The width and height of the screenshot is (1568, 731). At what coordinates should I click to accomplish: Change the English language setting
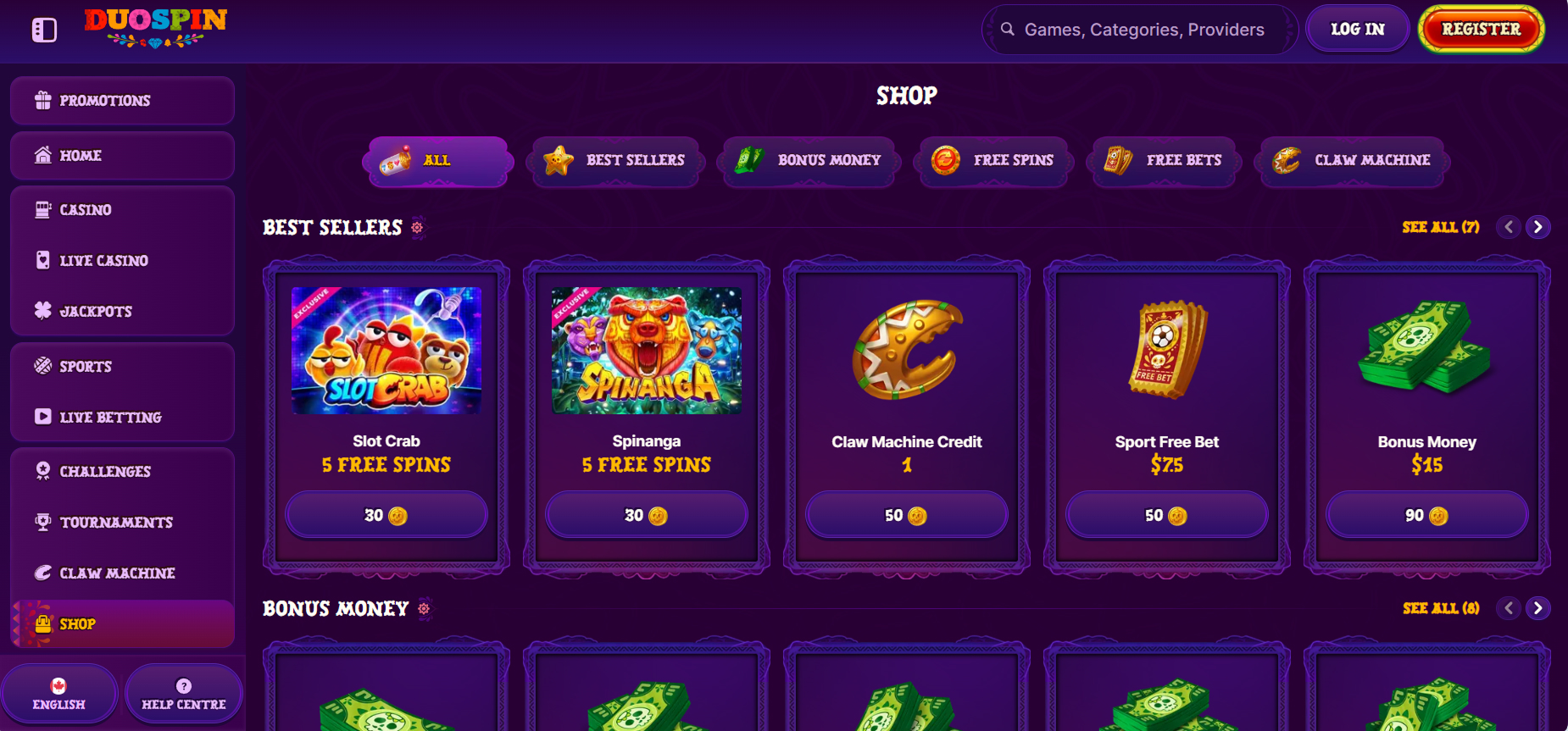click(59, 694)
